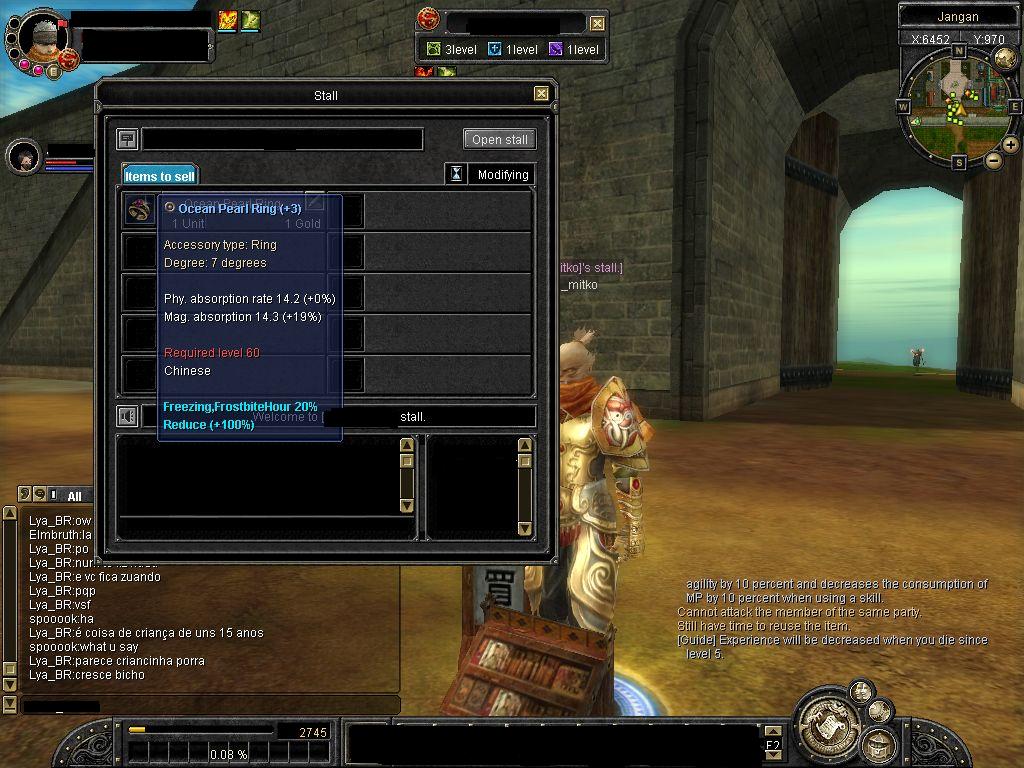The height and width of the screenshot is (768, 1024).
Task: Zoom out the minimap with minus button
Action: (x=993, y=159)
